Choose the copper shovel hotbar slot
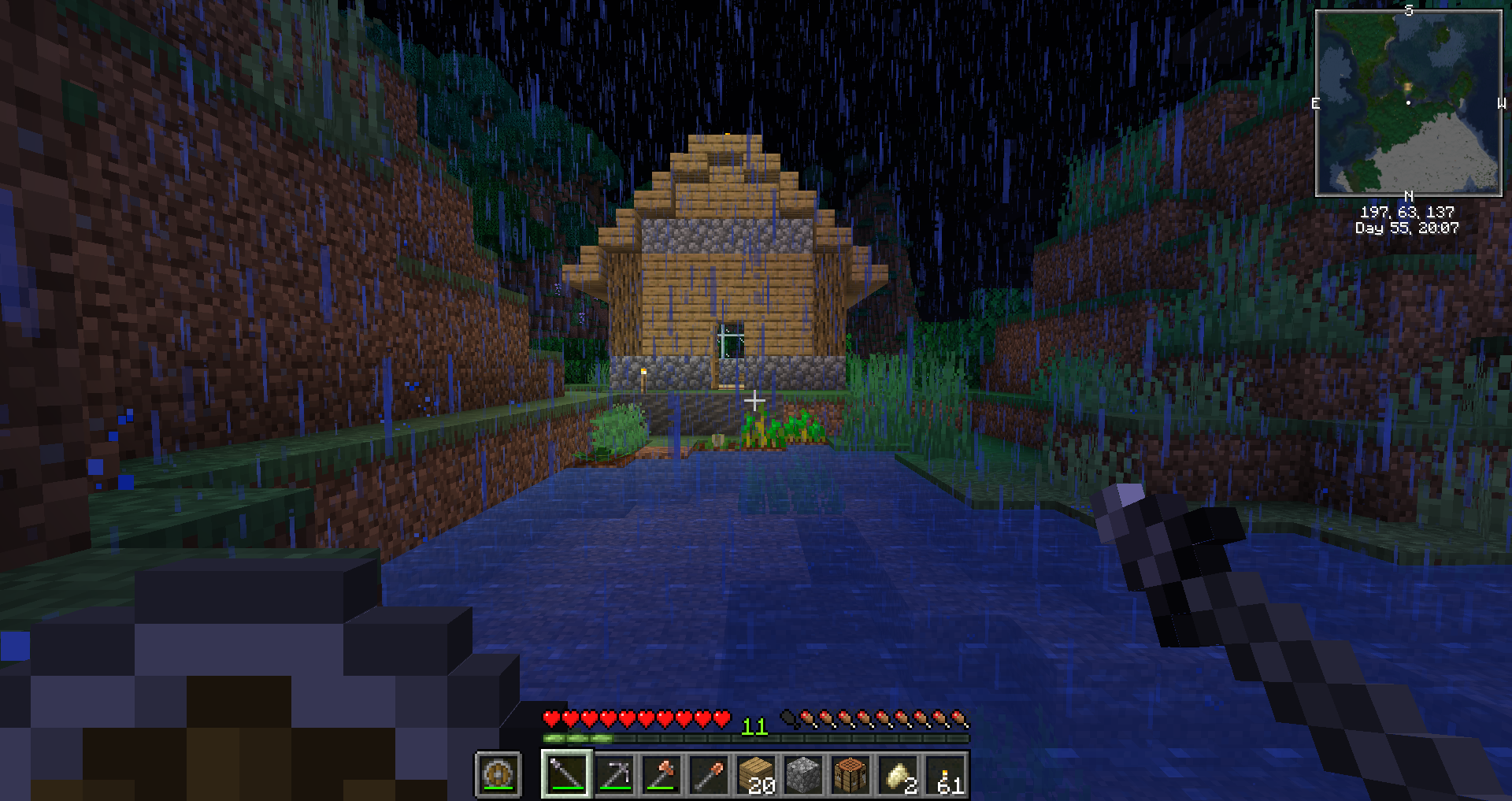The image size is (1512, 801). click(x=709, y=774)
